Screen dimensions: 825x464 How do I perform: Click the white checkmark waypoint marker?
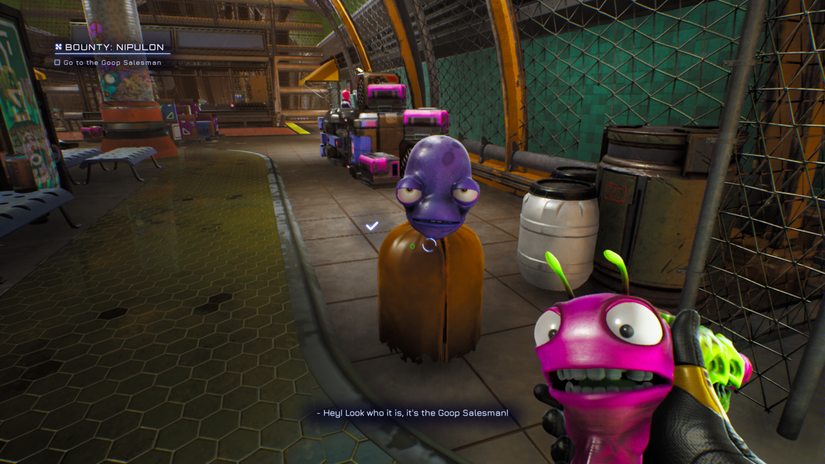[372, 227]
